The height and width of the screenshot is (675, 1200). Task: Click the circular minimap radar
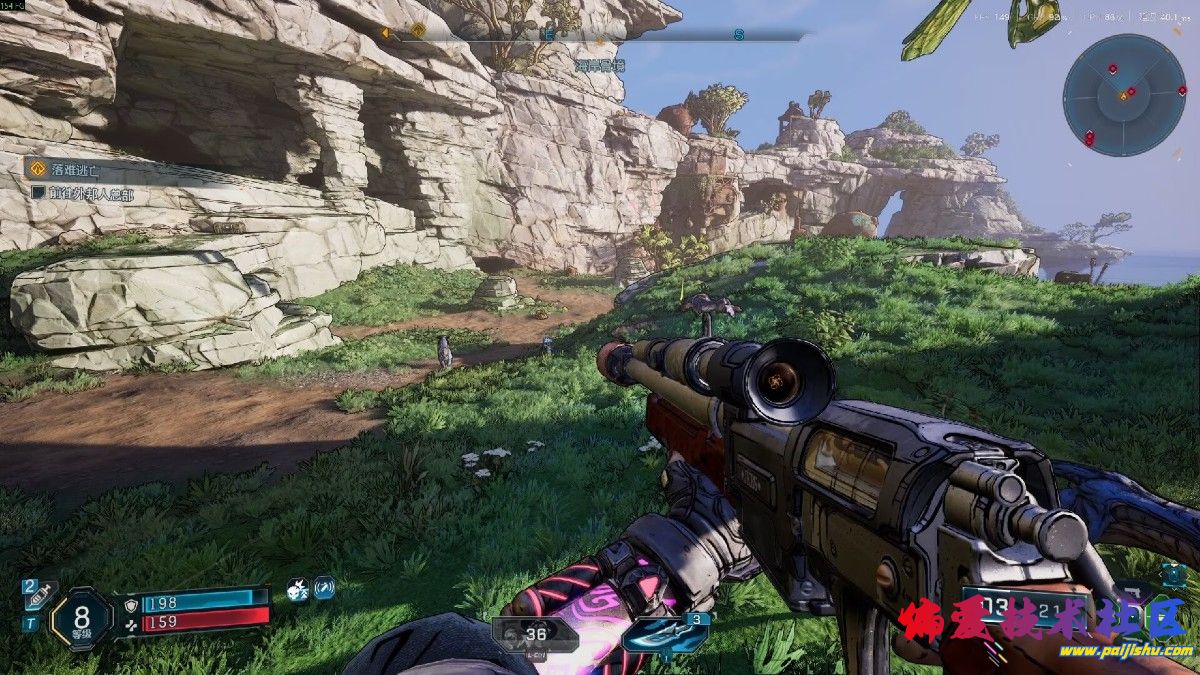(x=1124, y=95)
